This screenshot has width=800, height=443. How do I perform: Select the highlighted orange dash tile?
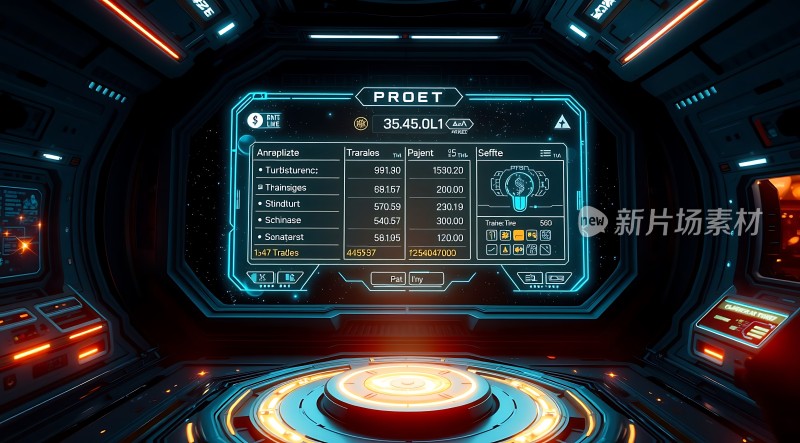click(518, 235)
